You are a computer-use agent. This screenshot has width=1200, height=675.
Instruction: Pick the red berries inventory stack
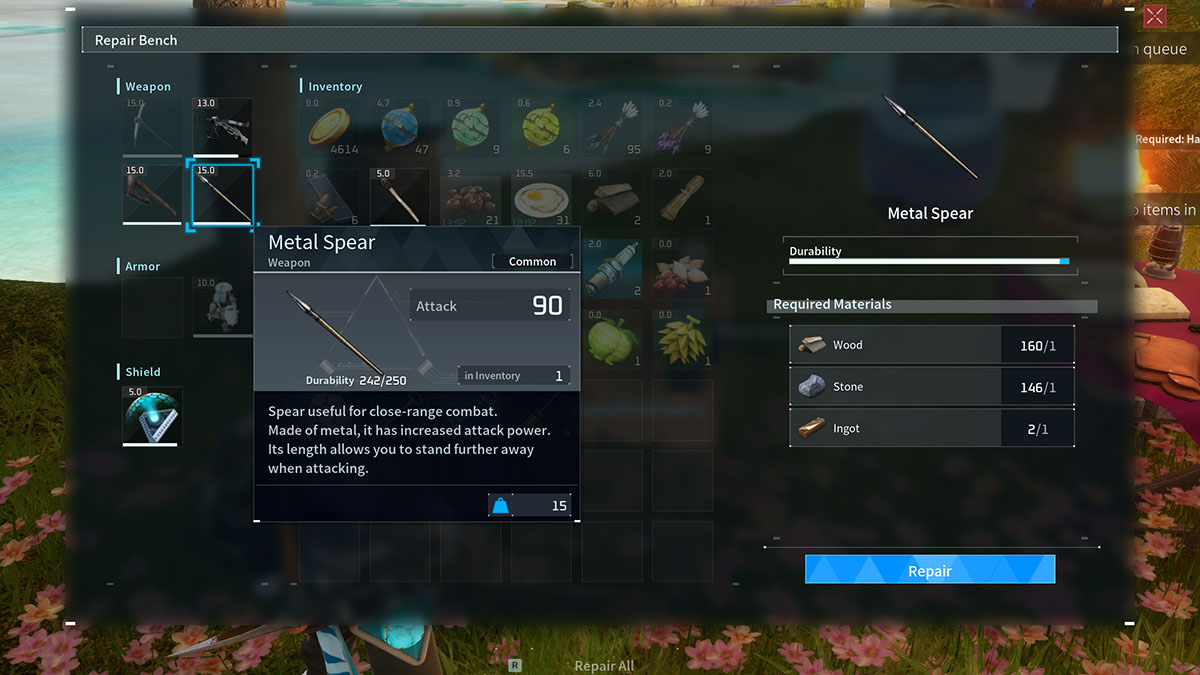pos(472,197)
